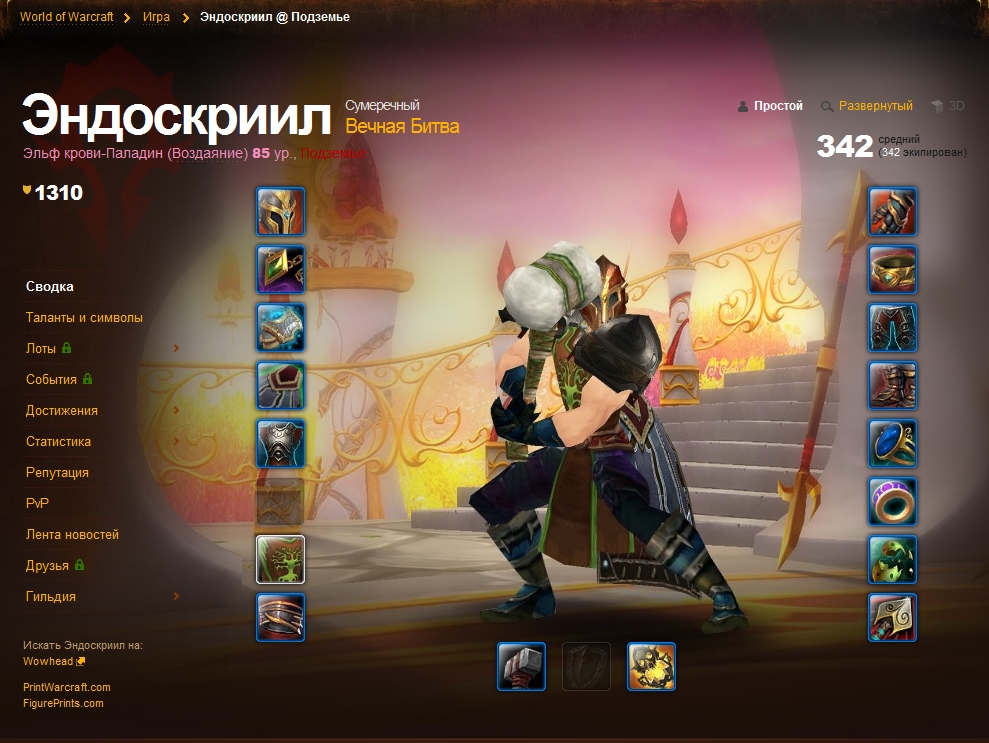Screen dimensions: 989x743
Task: Open the Достижения menu entry
Action: tap(62, 411)
